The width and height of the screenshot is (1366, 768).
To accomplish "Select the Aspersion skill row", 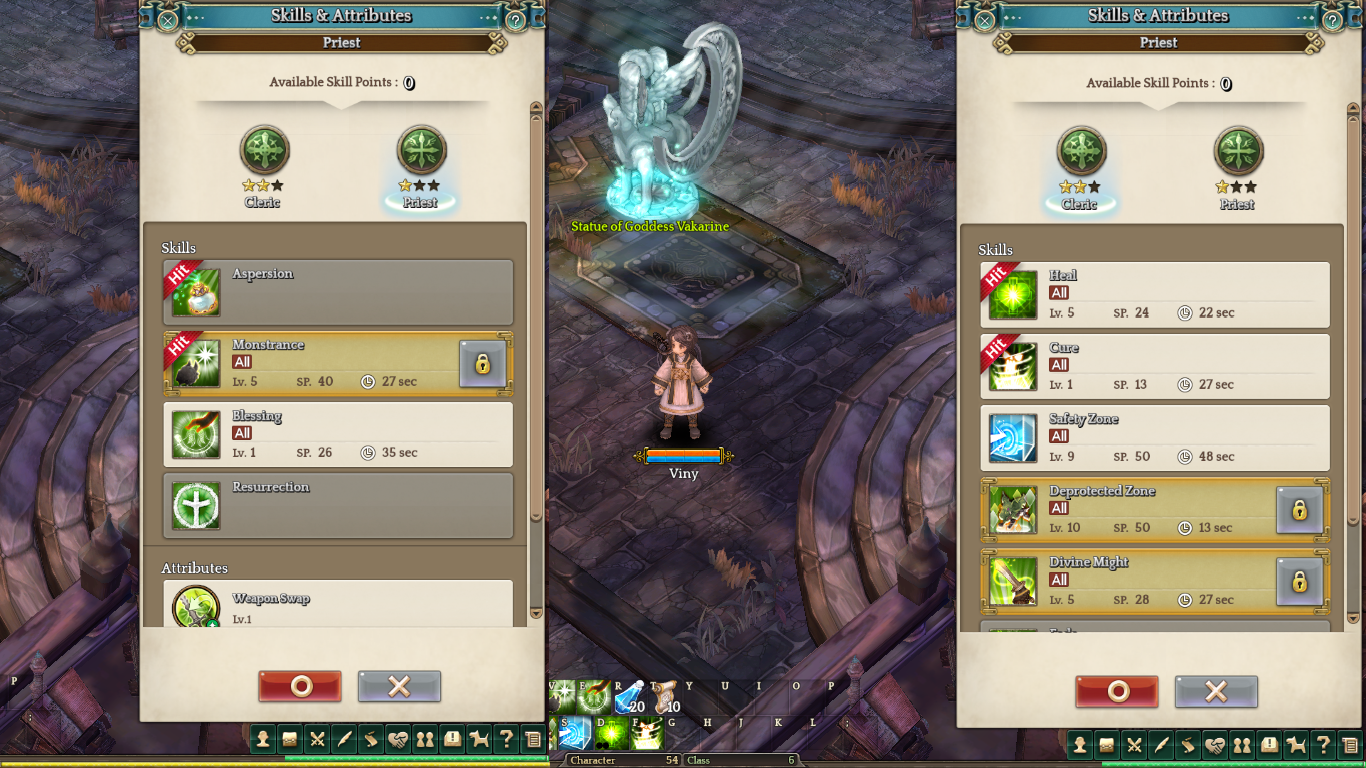I will (338, 292).
